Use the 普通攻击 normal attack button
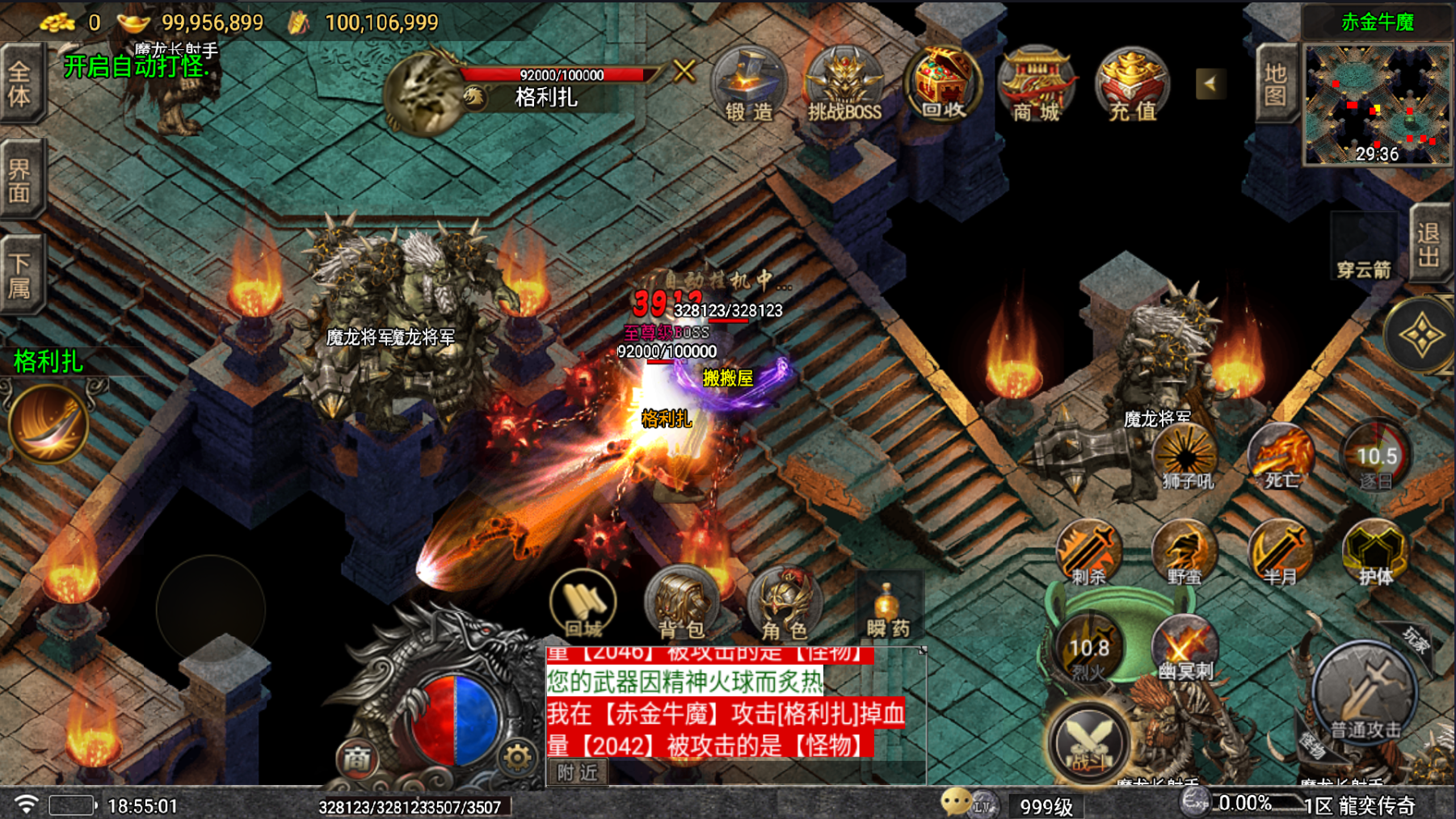 1365,695
